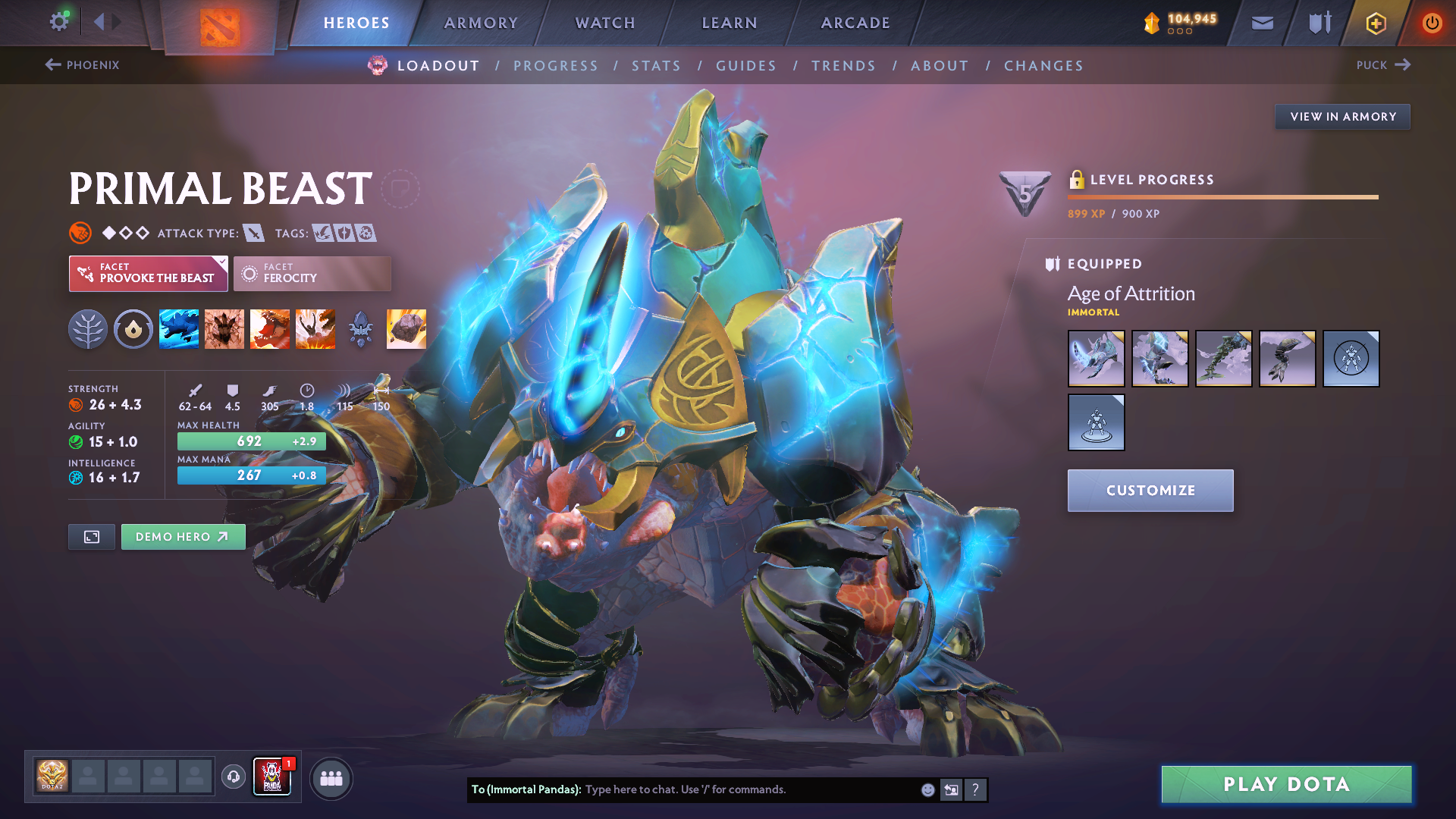Toggle fullscreen hero model view
Screen dimensions: 1456x819
click(92, 537)
